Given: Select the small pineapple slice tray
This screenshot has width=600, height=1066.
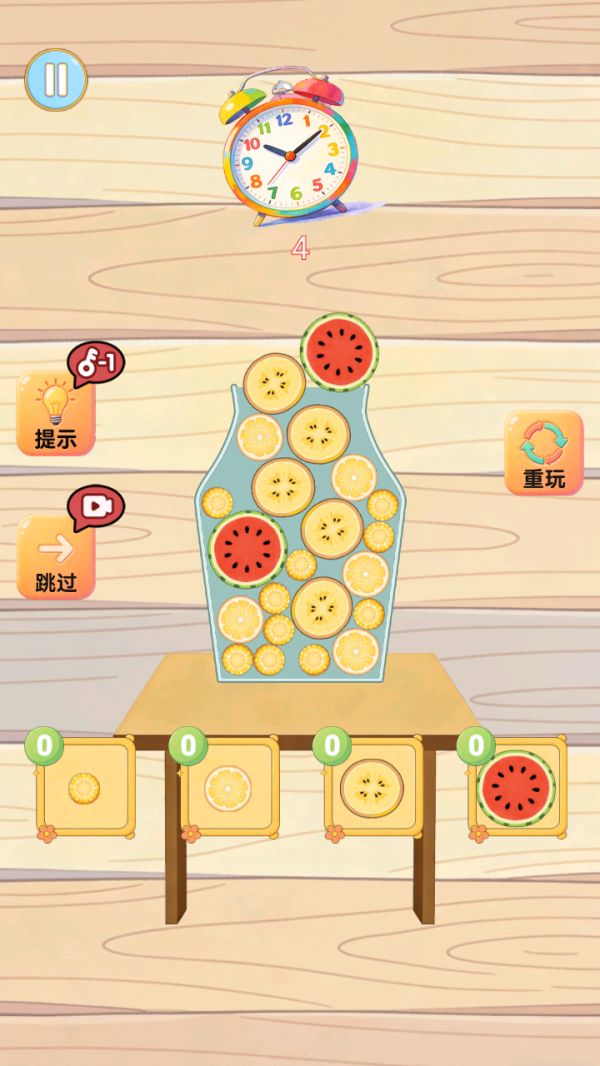Looking at the screenshot, I should click(x=85, y=787).
